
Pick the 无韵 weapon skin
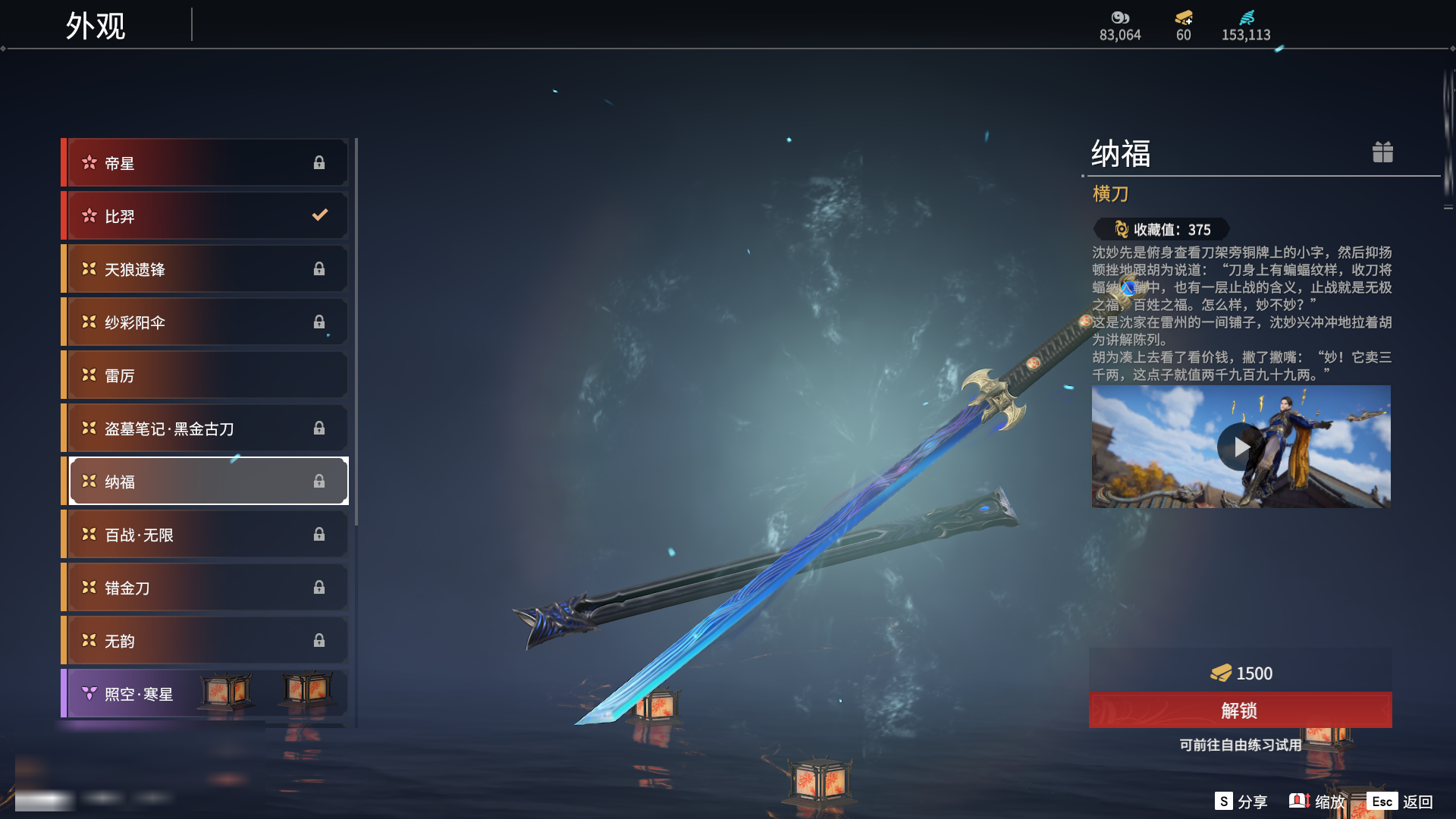click(206, 641)
